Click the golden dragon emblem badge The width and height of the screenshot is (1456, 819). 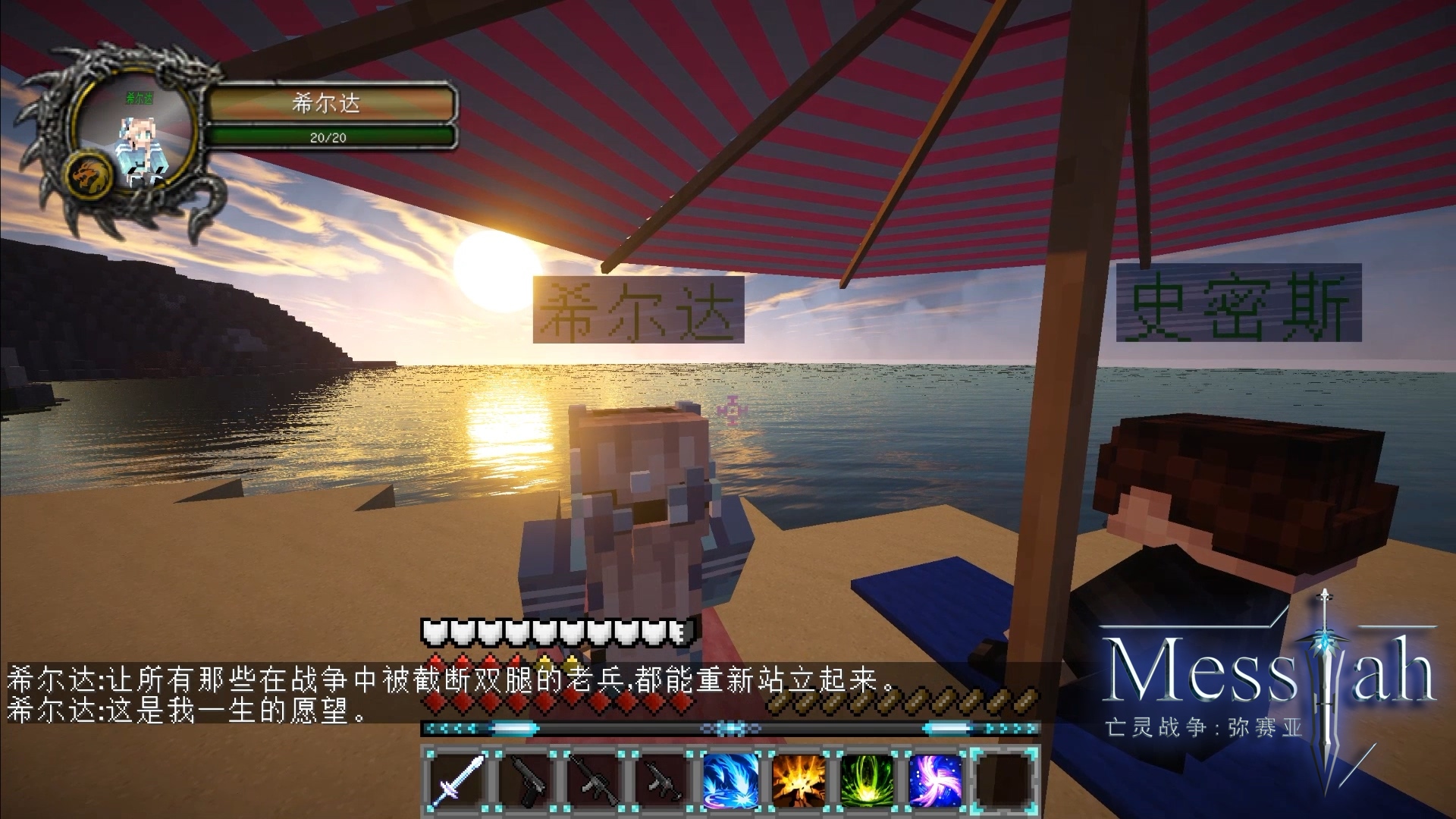[x=93, y=176]
